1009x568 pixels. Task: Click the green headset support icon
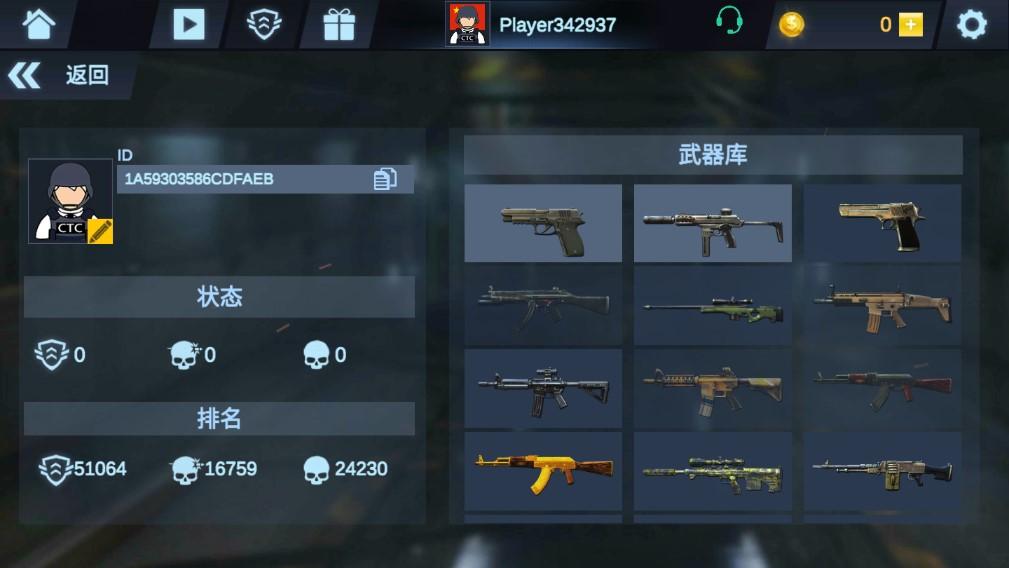pos(729,22)
